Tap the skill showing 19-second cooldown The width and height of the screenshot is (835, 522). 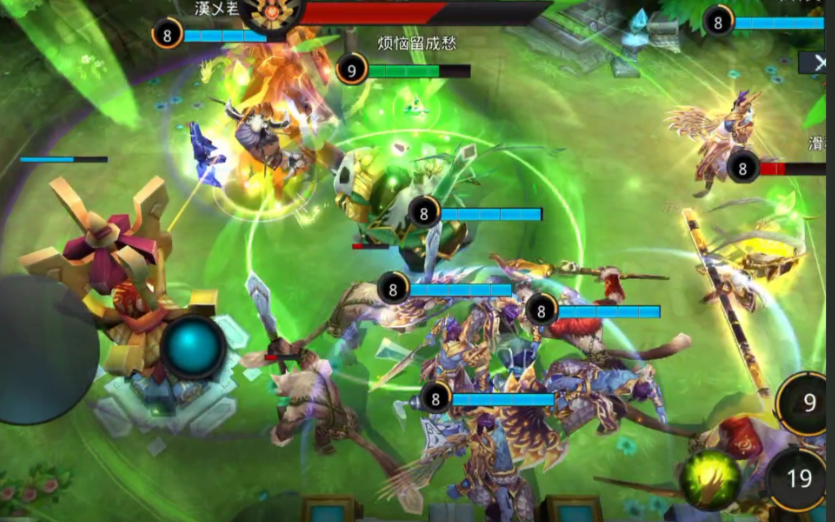799,480
